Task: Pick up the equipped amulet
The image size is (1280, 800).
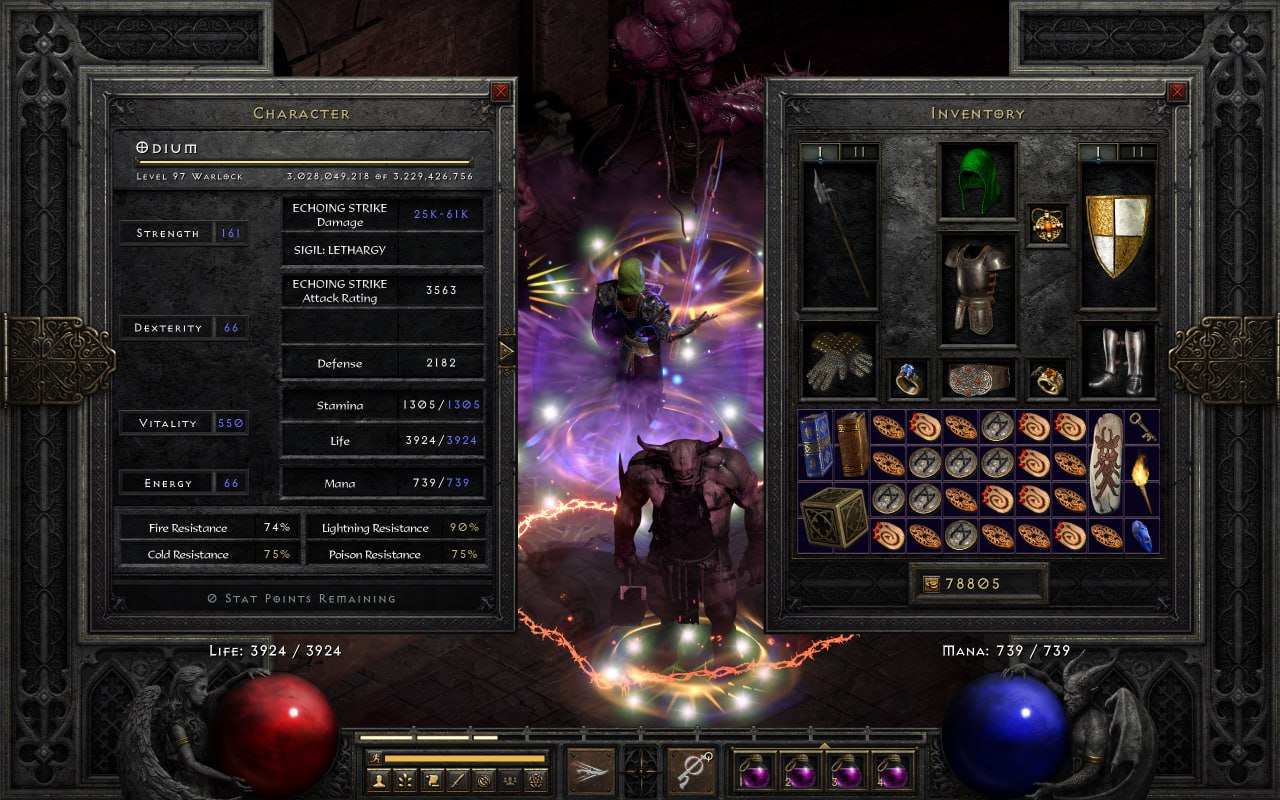Action: [1048, 224]
